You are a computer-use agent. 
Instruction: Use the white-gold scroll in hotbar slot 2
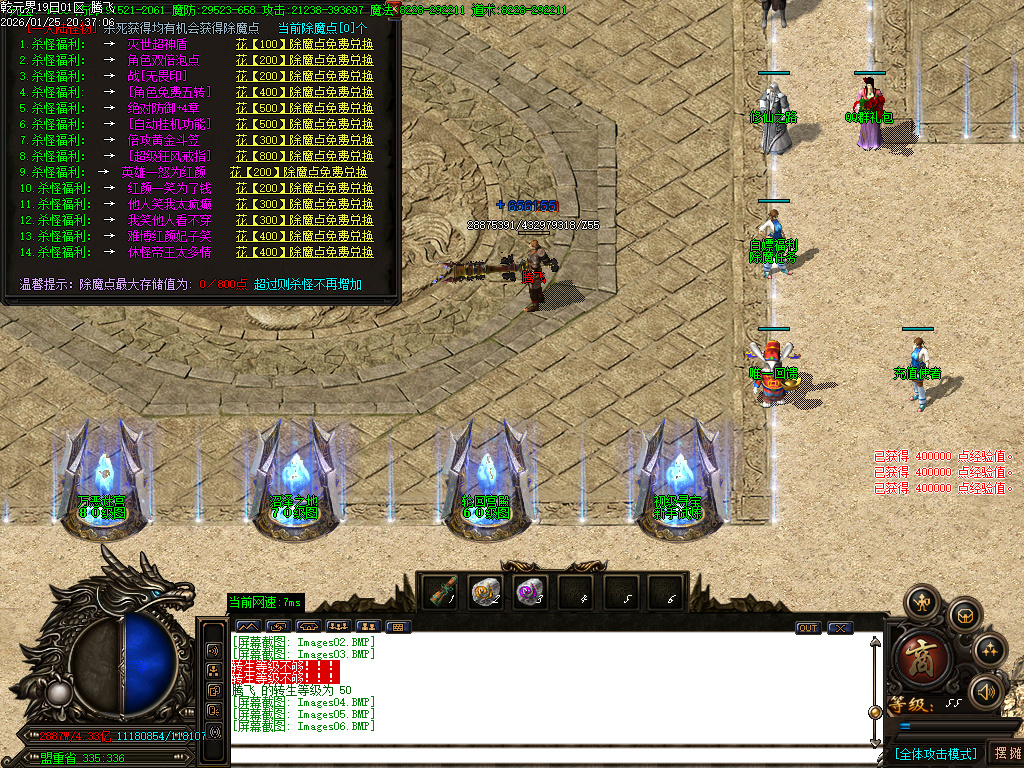486,592
